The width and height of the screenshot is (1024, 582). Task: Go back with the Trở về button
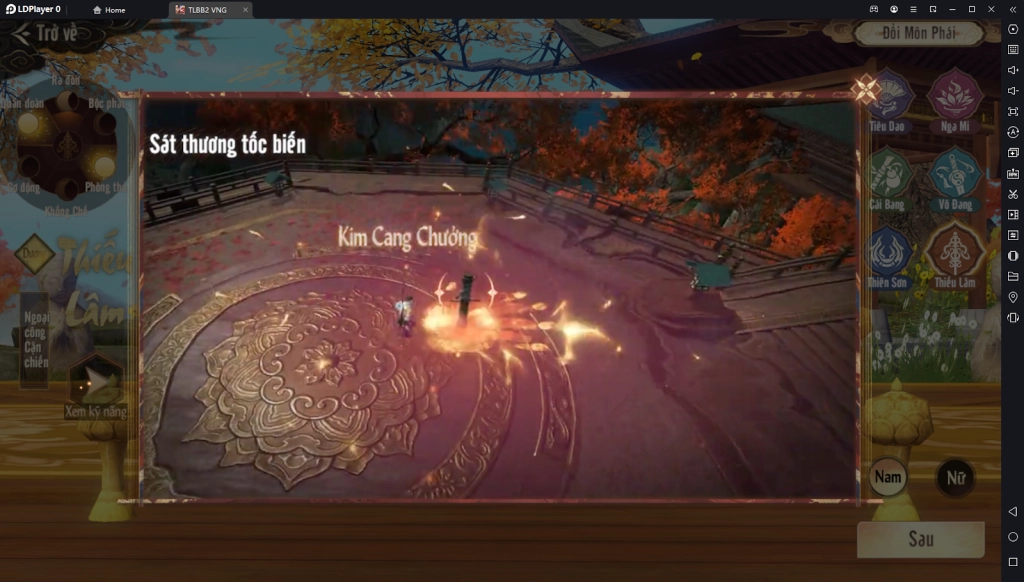(x=45, y=33)
